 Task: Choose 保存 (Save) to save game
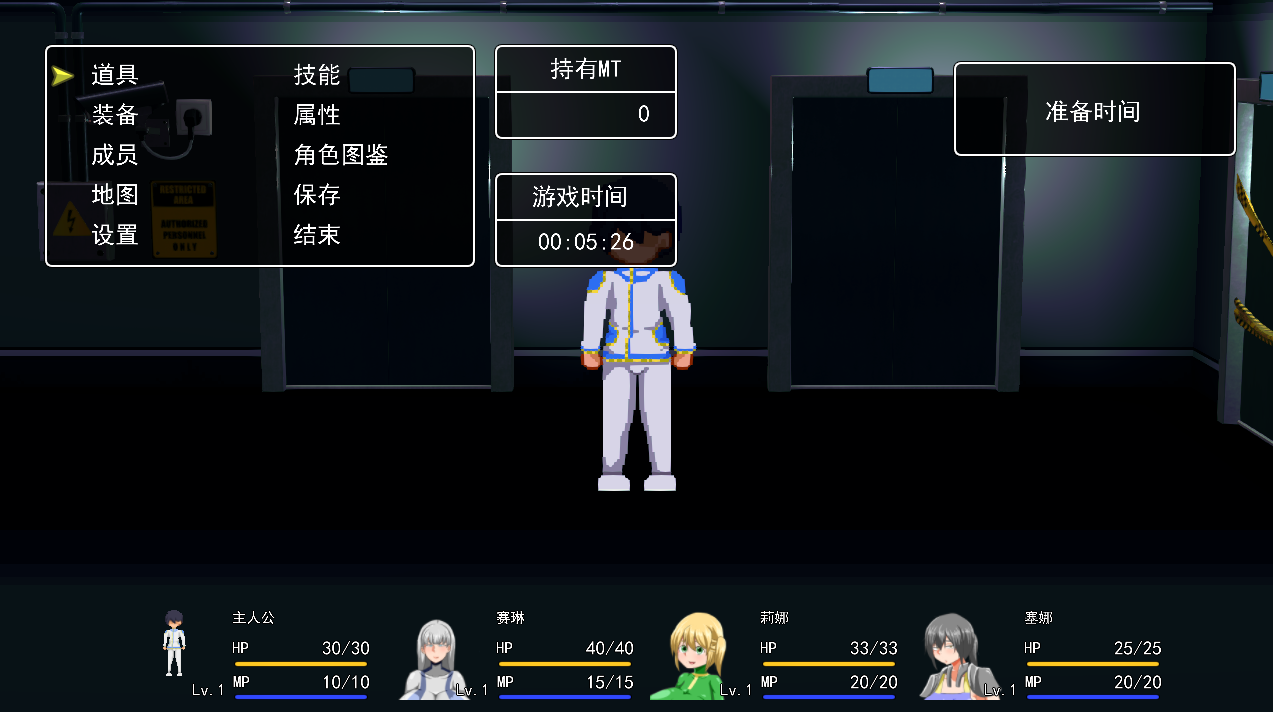[317, 195]
